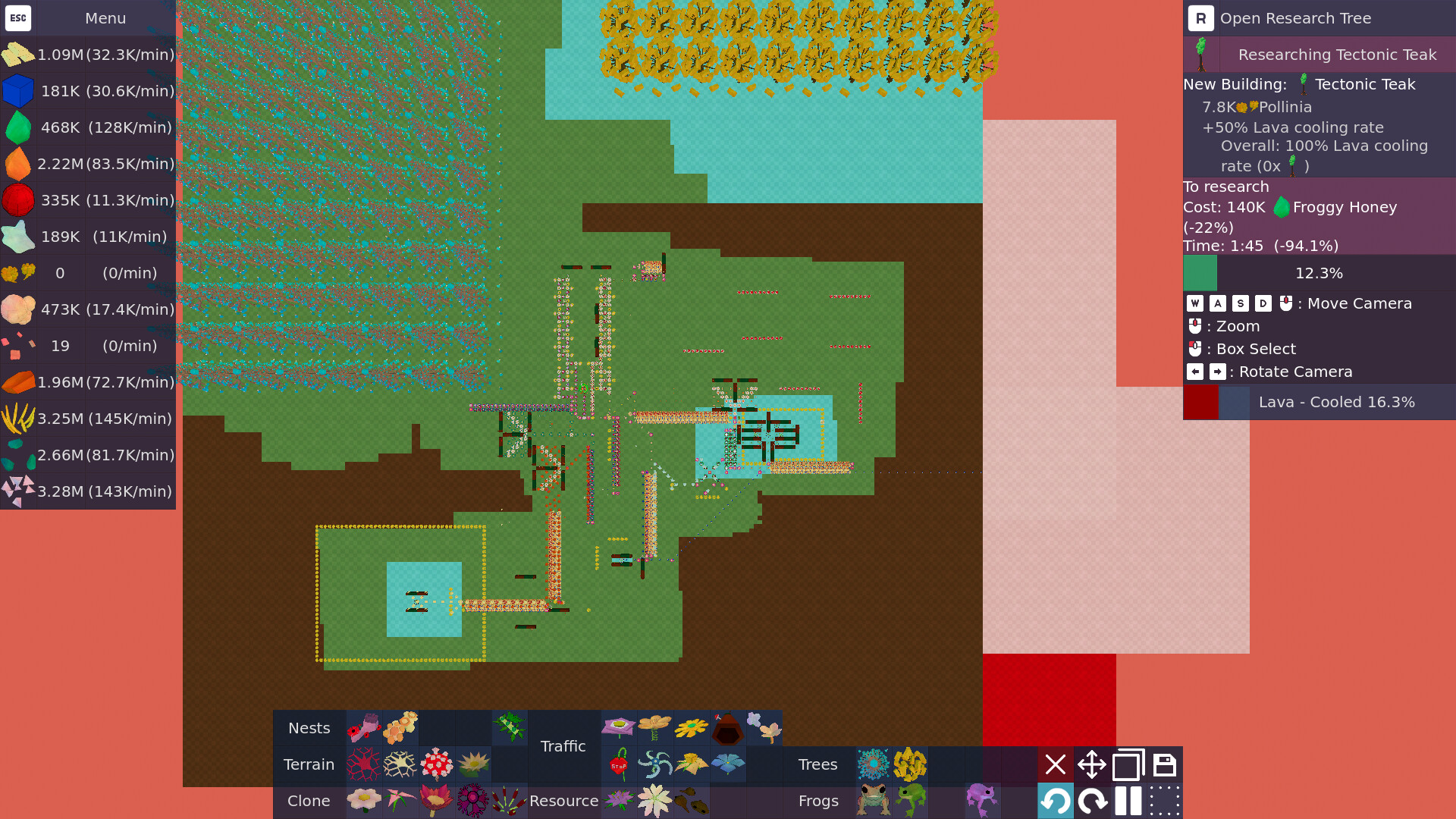1456x819 pixels.
Task: Choose the lily pad terrain flower
Action: click(473, 764)
